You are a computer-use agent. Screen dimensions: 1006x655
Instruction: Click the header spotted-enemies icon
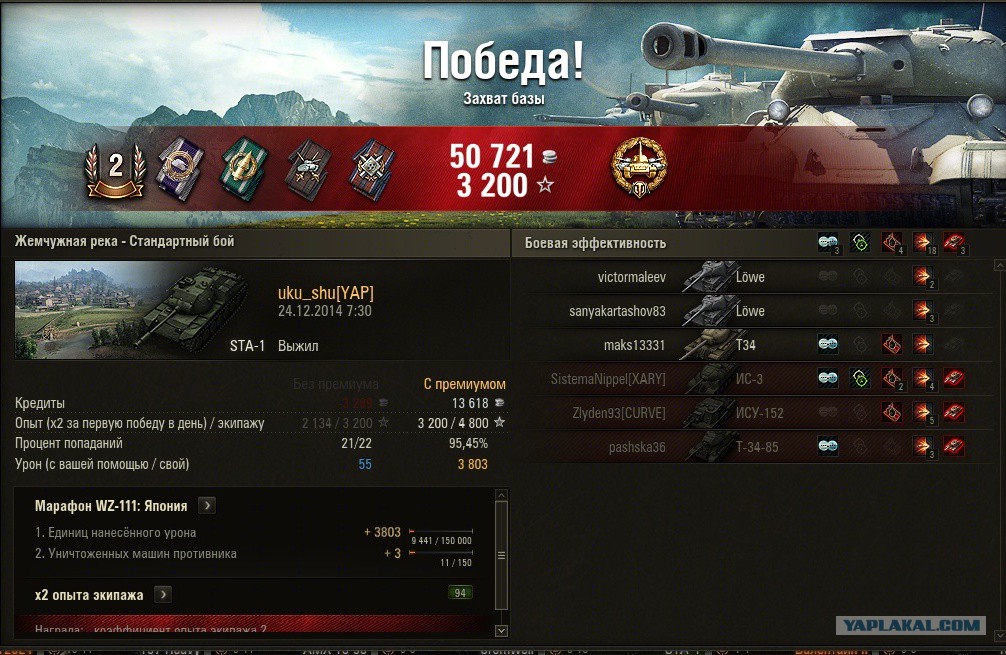(x=828, y=242)
